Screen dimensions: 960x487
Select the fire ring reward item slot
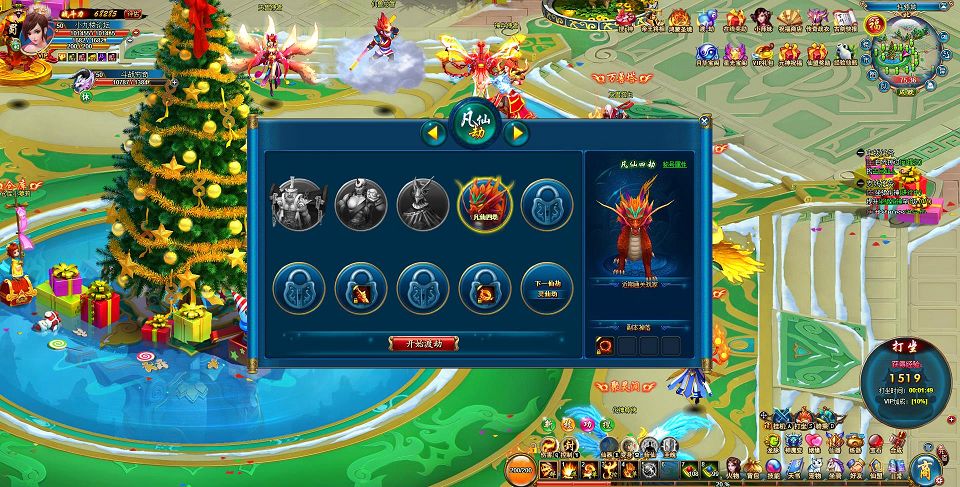click(x=606, y=345)
